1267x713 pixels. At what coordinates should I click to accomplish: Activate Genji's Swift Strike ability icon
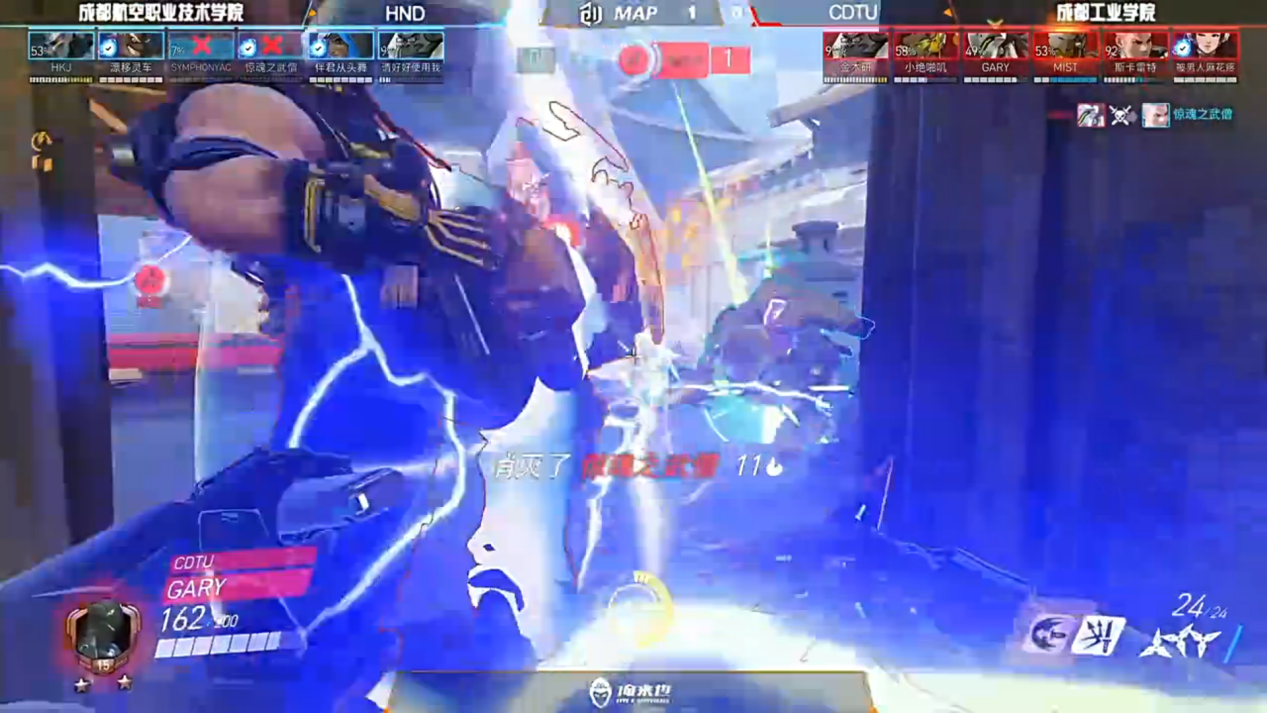coord(1049,634)
